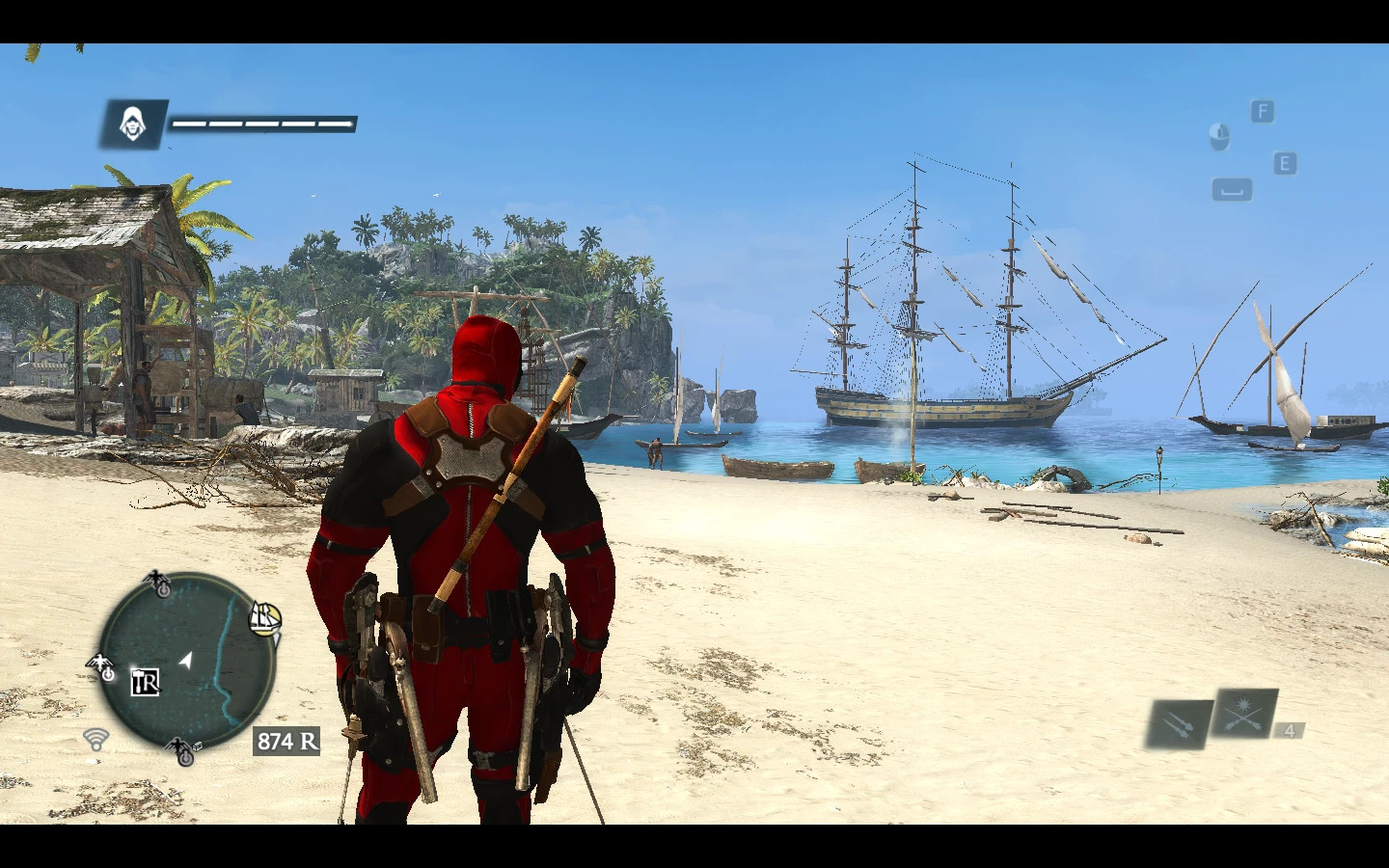The image size is (1389, 868).
Task: Select the Jackdaw ship marker on minimap
Action: pyautogui.click(x=263, y=618)
